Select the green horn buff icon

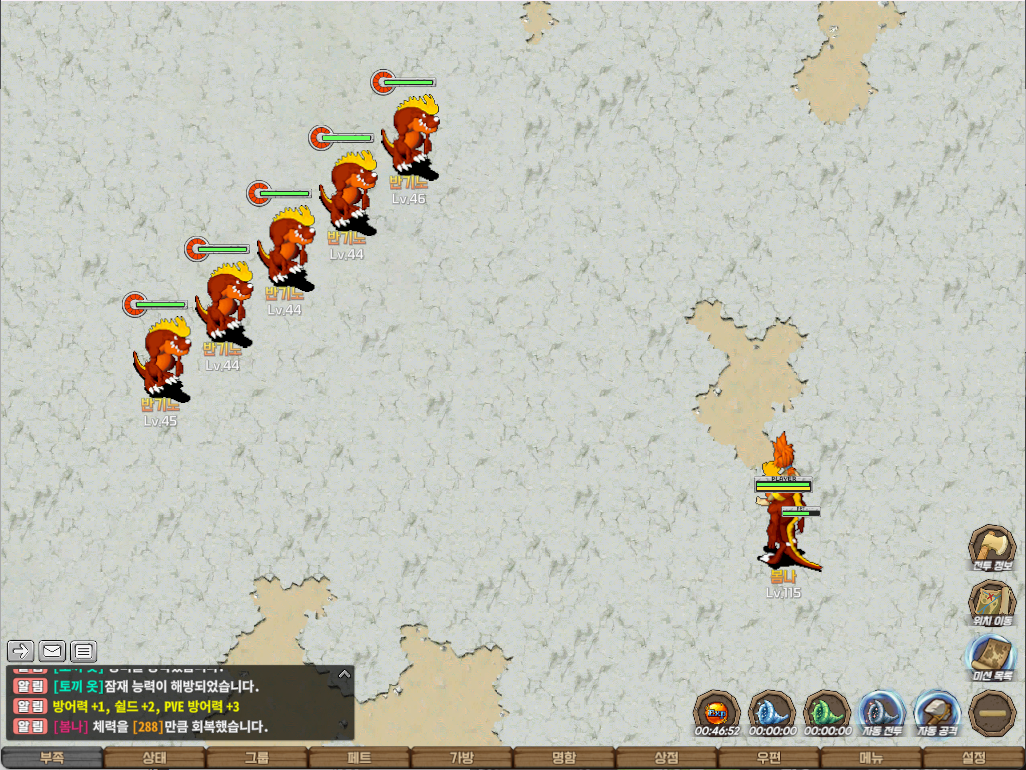[827, 712]
